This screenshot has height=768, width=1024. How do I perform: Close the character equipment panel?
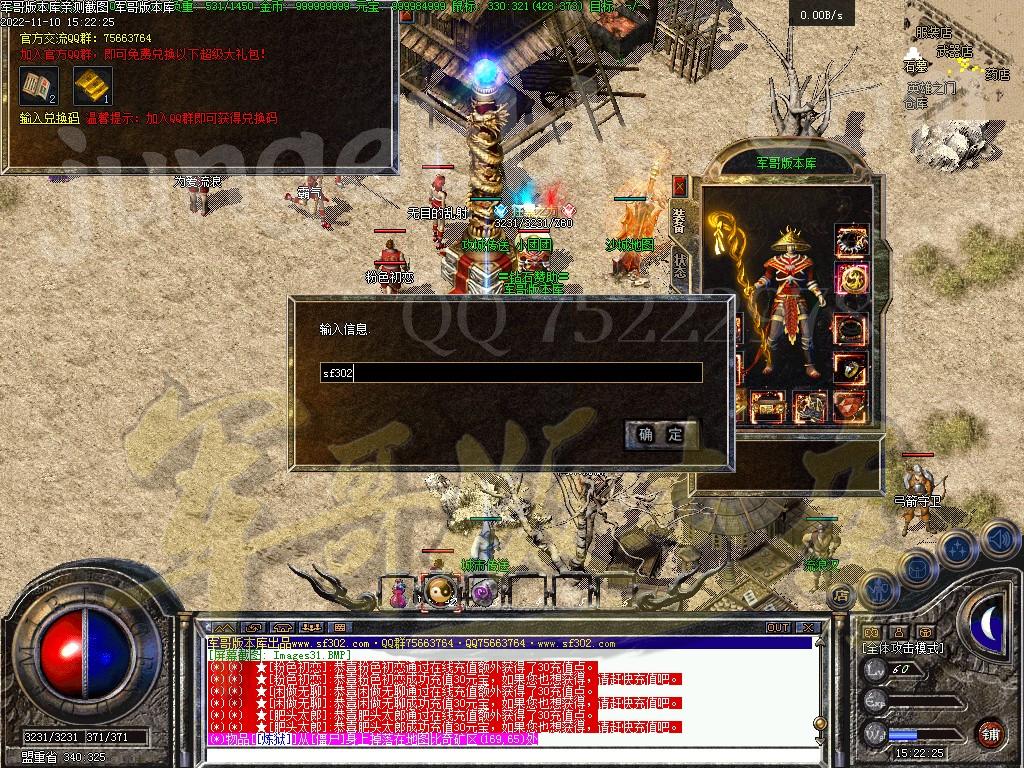(680, 185)
